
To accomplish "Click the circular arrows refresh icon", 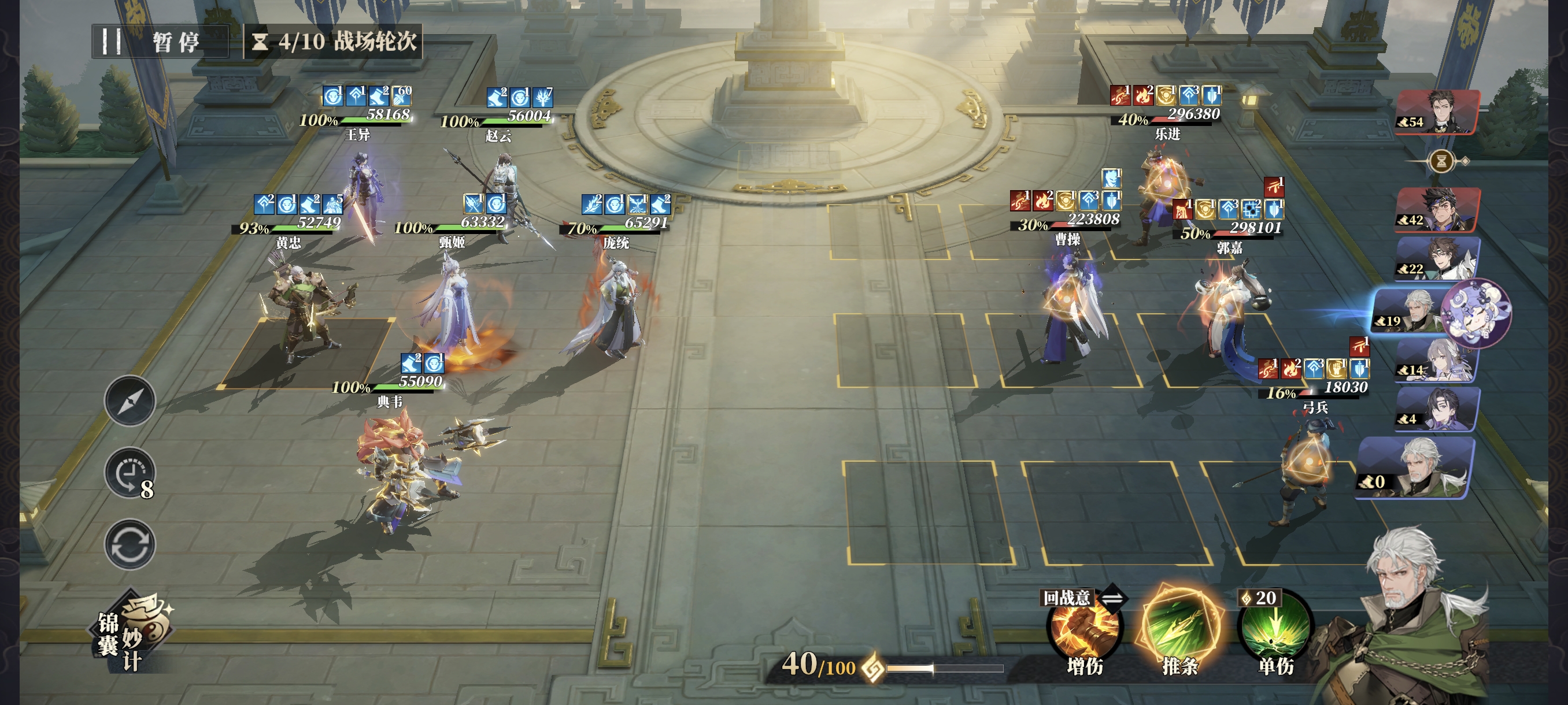I will 130,544.
